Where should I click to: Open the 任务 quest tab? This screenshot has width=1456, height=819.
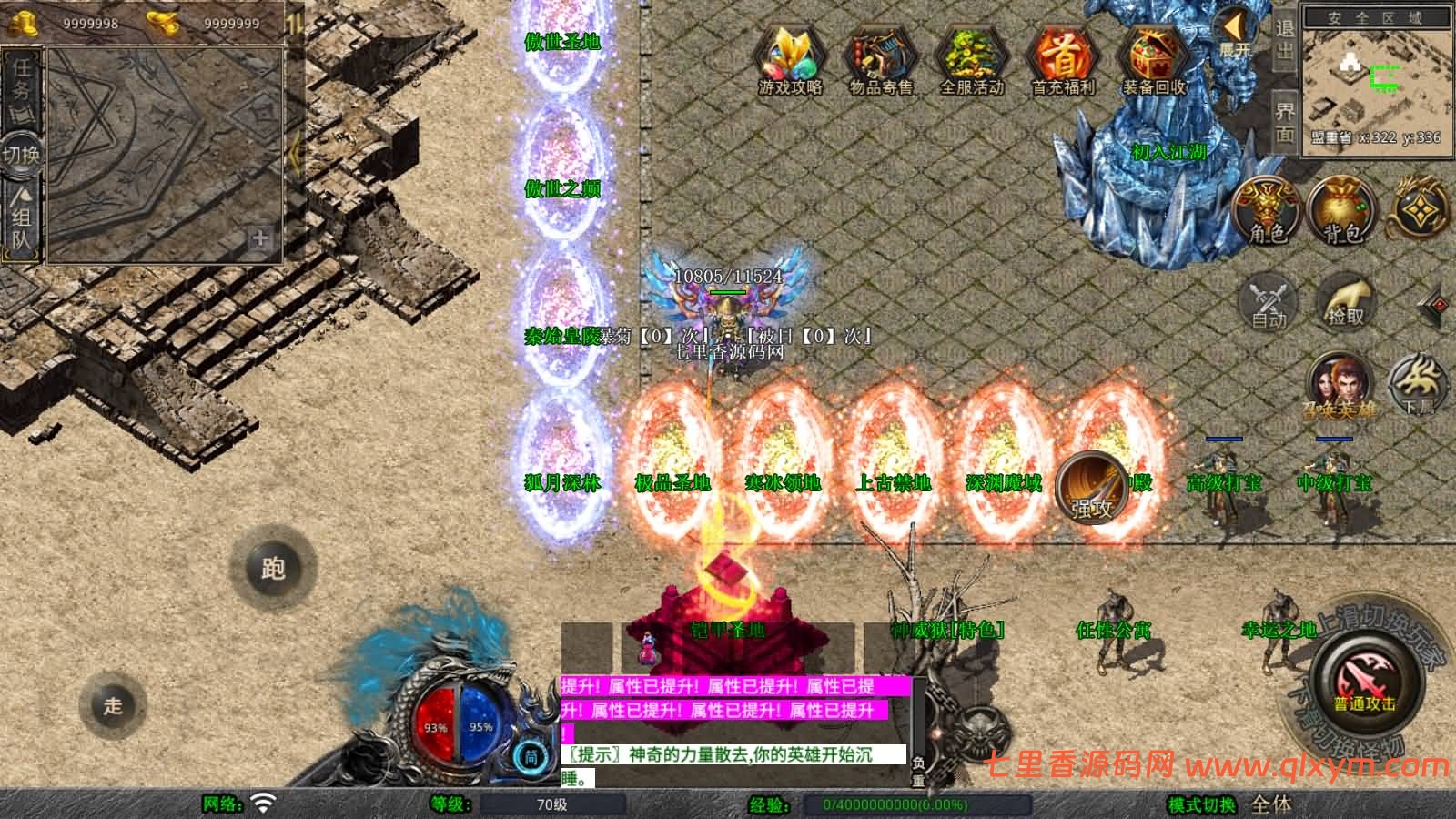[22, 89]
